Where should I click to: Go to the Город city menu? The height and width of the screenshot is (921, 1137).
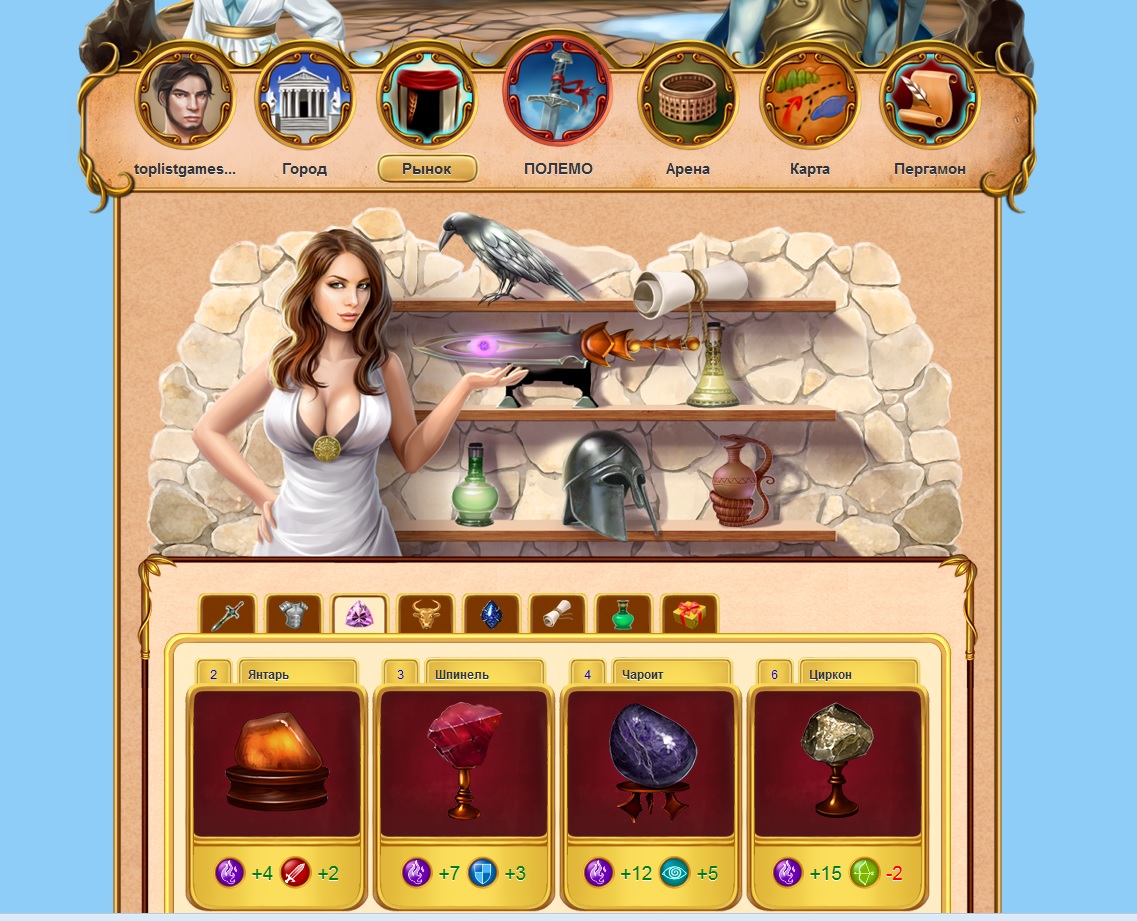point(304,99)
